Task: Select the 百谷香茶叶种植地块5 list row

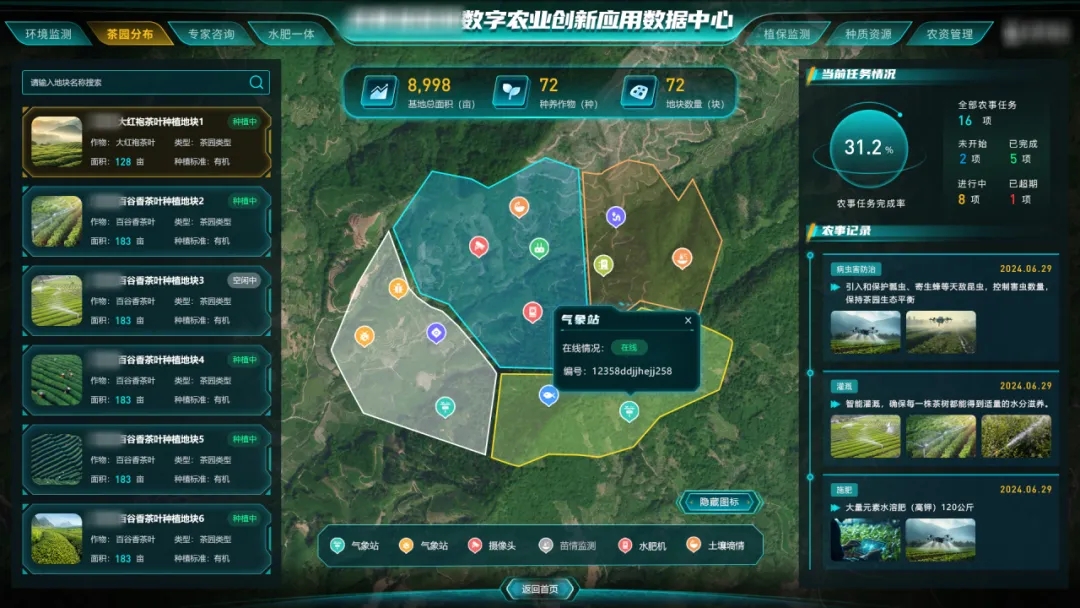Action: [x=146, y=459]
